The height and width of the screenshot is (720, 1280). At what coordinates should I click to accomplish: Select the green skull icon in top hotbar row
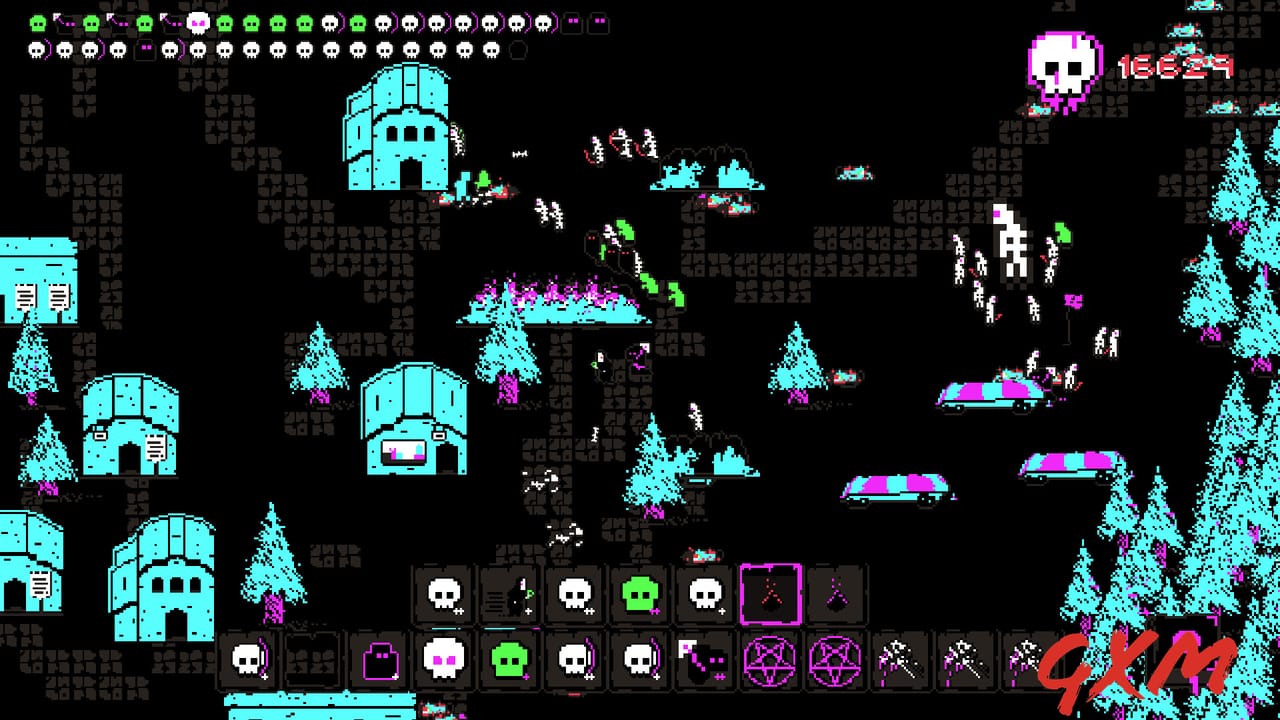click(639, 592)
